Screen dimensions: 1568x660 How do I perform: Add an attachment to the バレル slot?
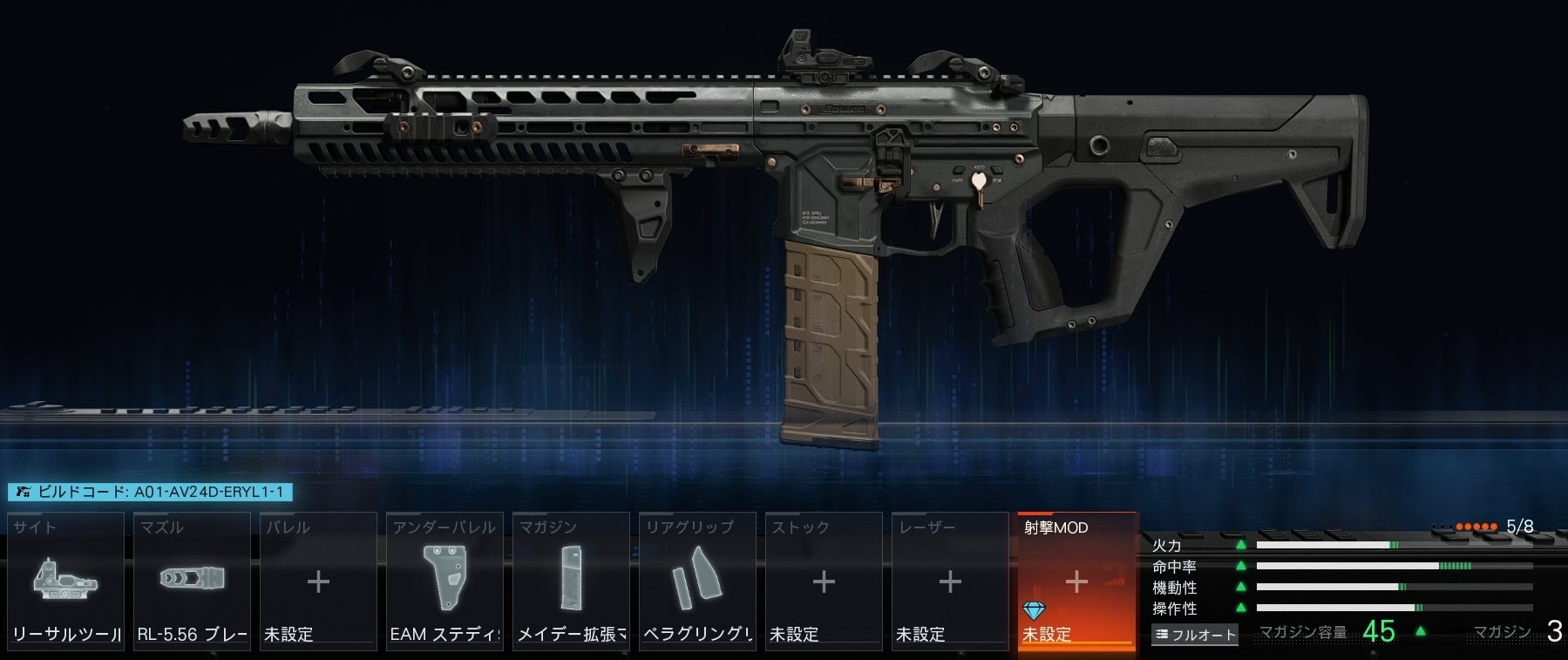click(x=318, y=582)
